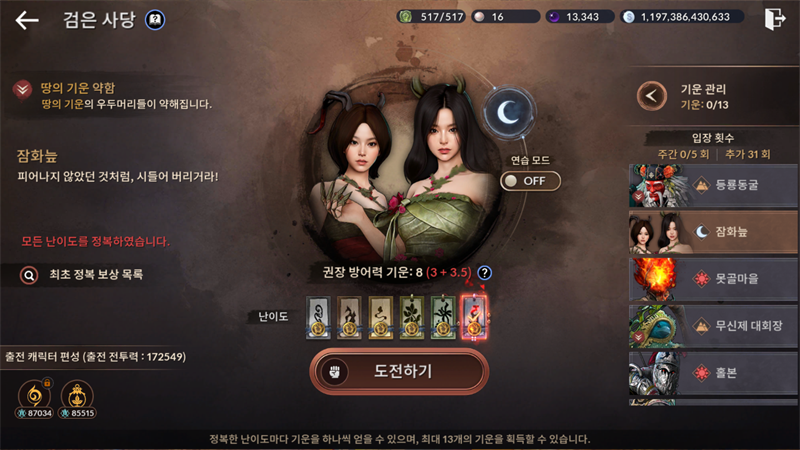This screenshot has height=450, width=800.
Task: Go back with the arrow button
Action: 27,20
